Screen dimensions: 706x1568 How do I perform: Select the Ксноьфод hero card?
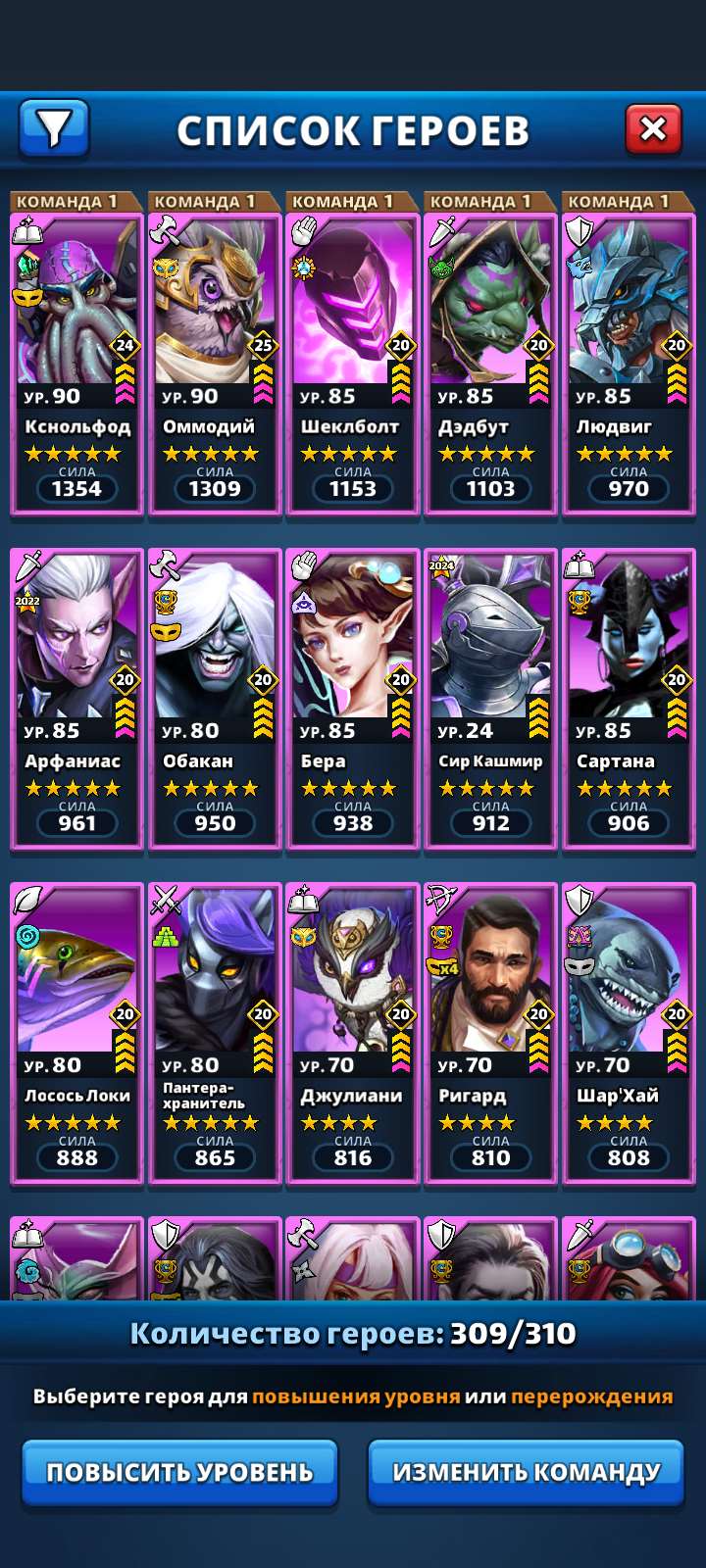[x=76, y=363]
